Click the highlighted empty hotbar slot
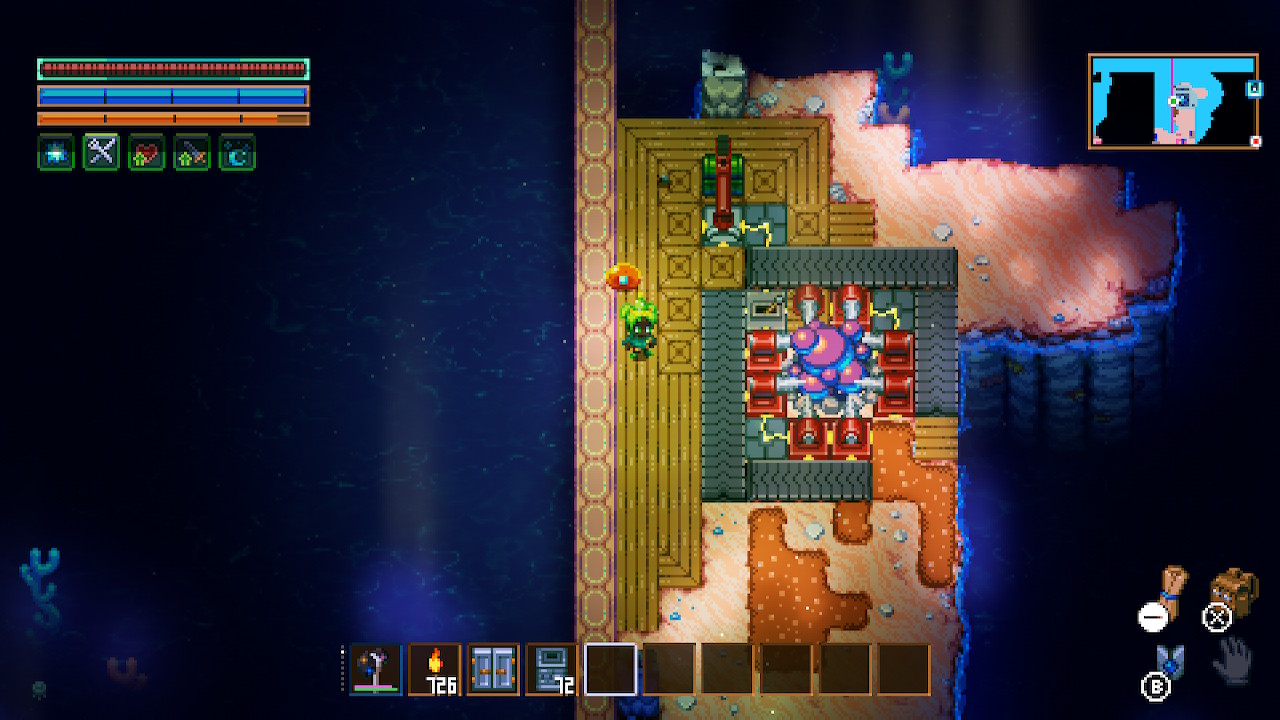The image size is (1280, 720). click(611, 669)
